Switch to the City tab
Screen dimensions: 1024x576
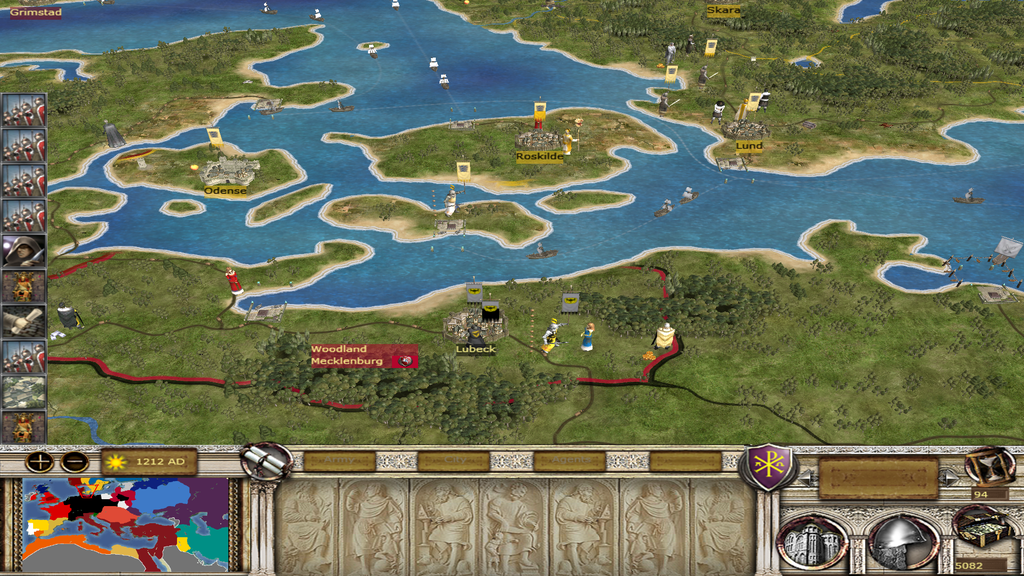(453, 461)
